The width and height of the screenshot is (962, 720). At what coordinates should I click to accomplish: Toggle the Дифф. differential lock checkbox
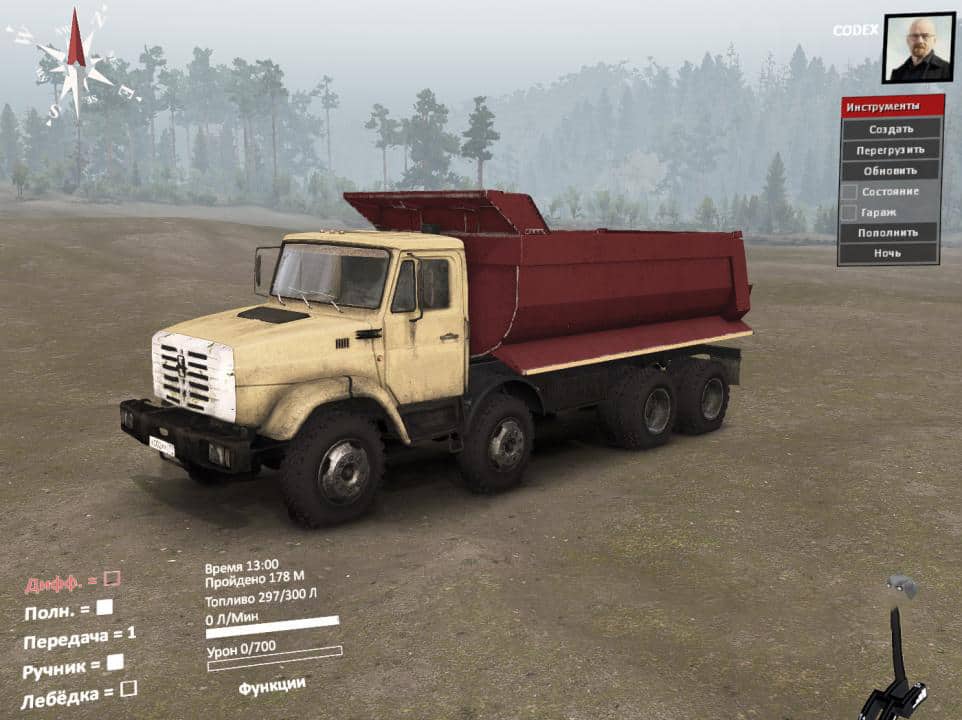tap(112, 578)
